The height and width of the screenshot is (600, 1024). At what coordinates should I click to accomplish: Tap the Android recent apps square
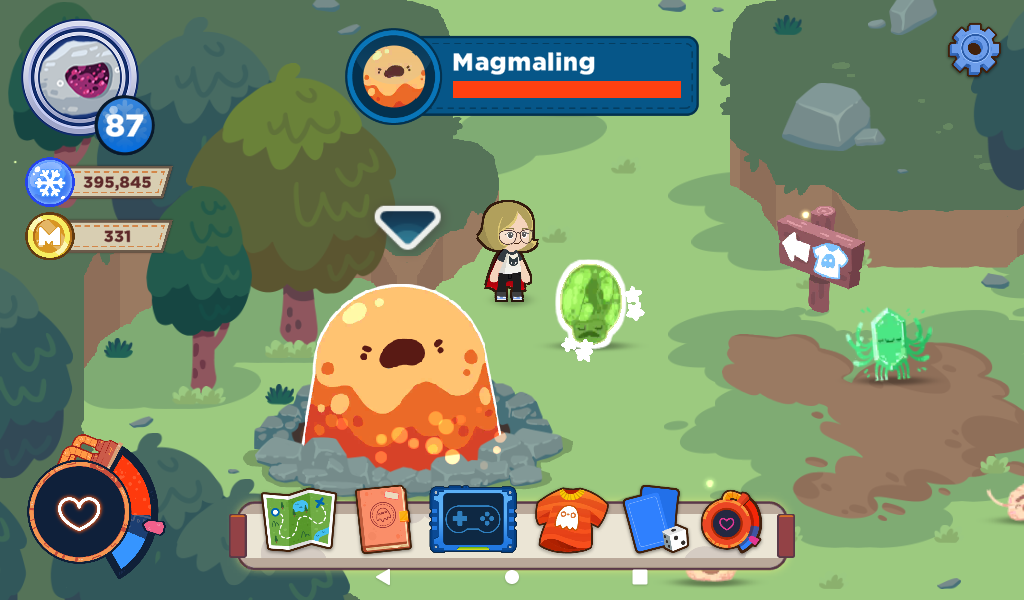point(640,577)
